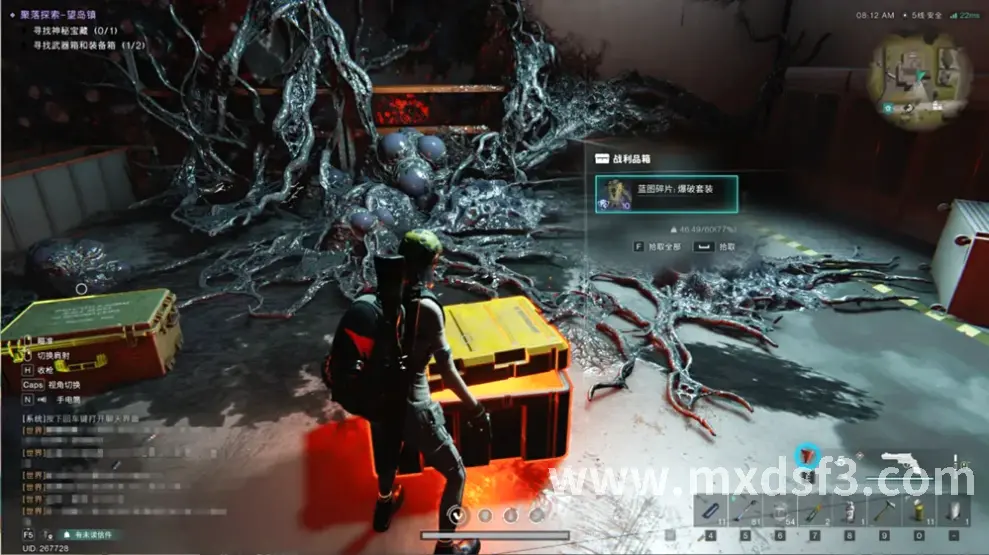The height and width of the screenshot is (555, 989).
Task: Select the yellow canister hotbar slot
Action: 917,511
